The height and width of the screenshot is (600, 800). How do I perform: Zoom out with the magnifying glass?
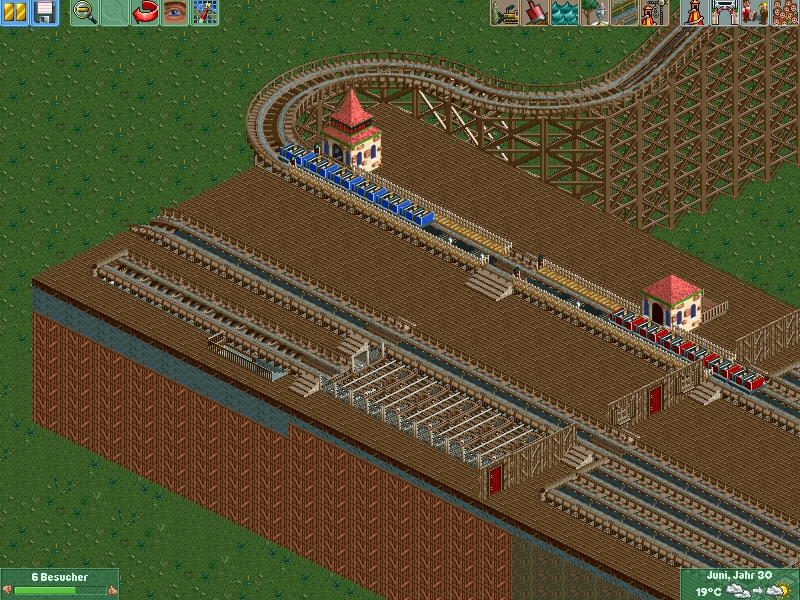[x=85, y=13]
